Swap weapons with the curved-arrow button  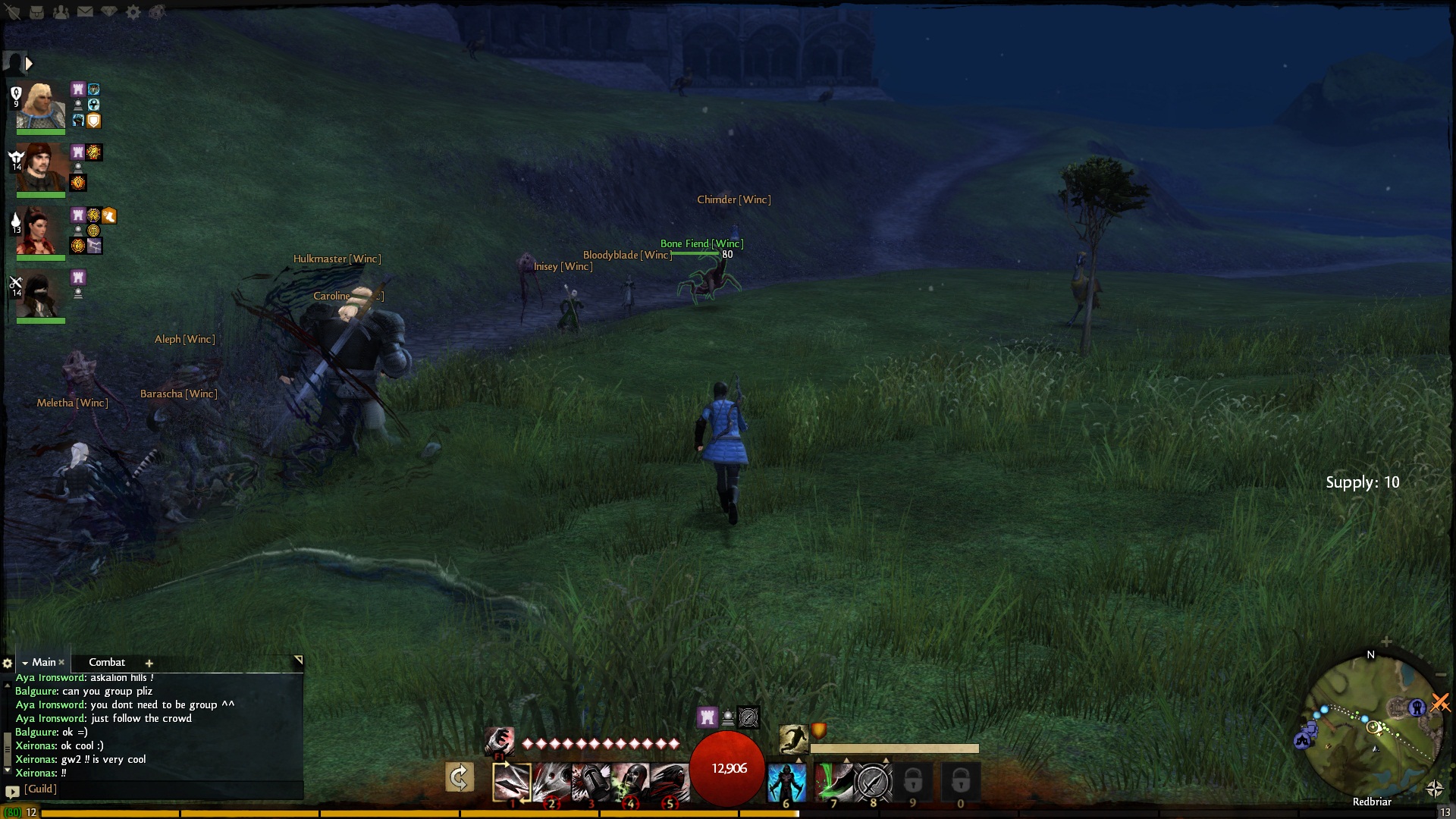point(460,777)
